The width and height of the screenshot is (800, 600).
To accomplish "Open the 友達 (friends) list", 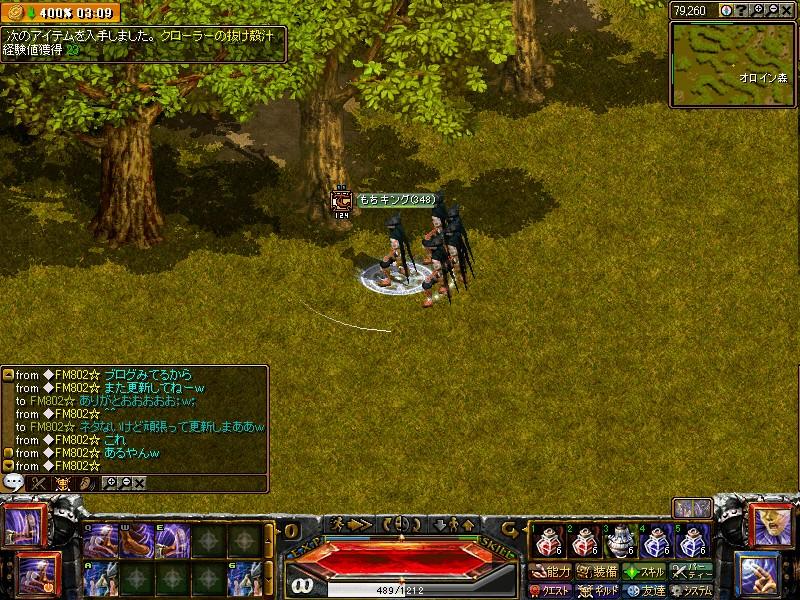I will pos(645,591).
